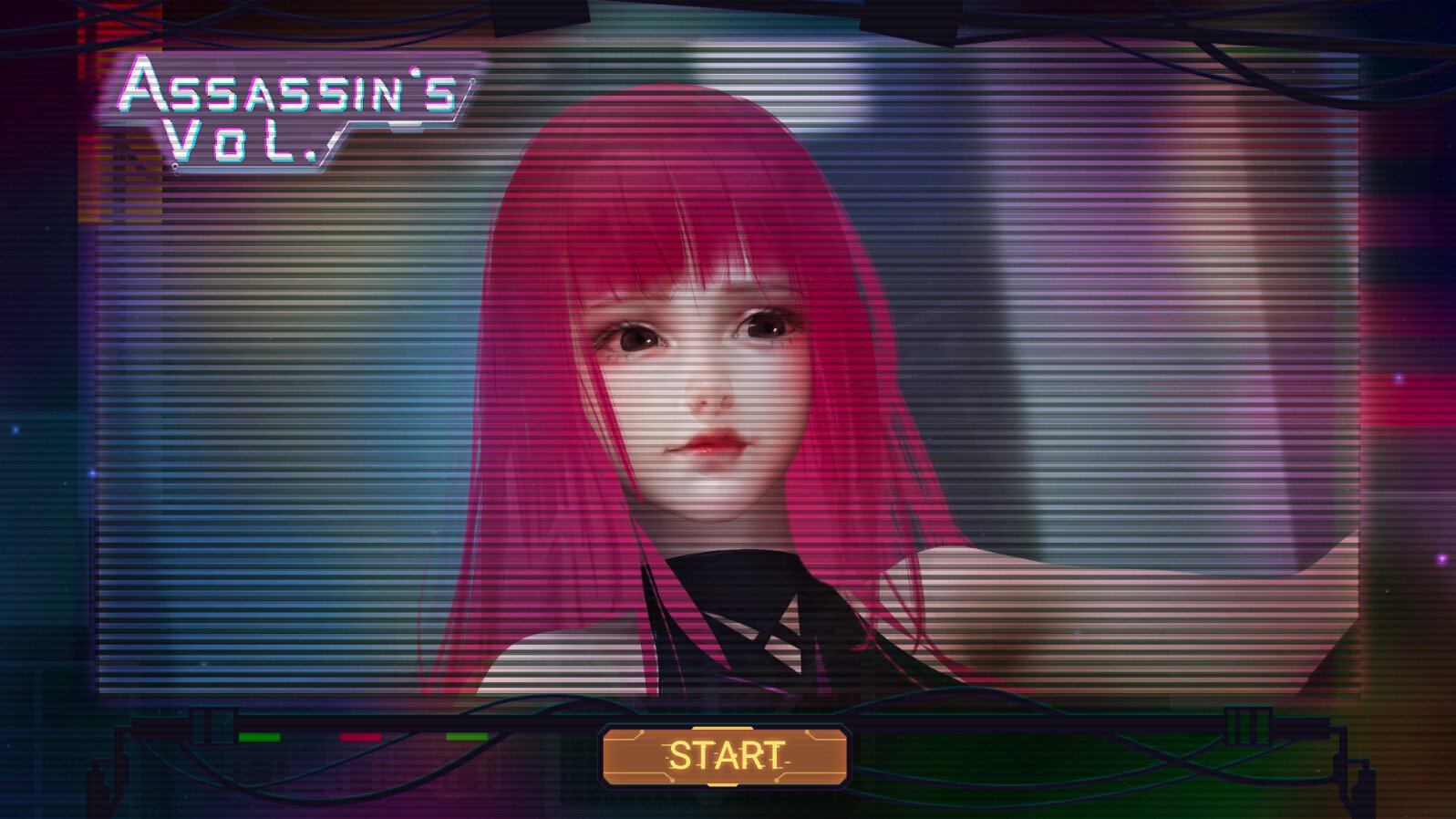Toggle the lime status indicator on the console
This screenshot has height=819, width=1456.
point(467,737)
